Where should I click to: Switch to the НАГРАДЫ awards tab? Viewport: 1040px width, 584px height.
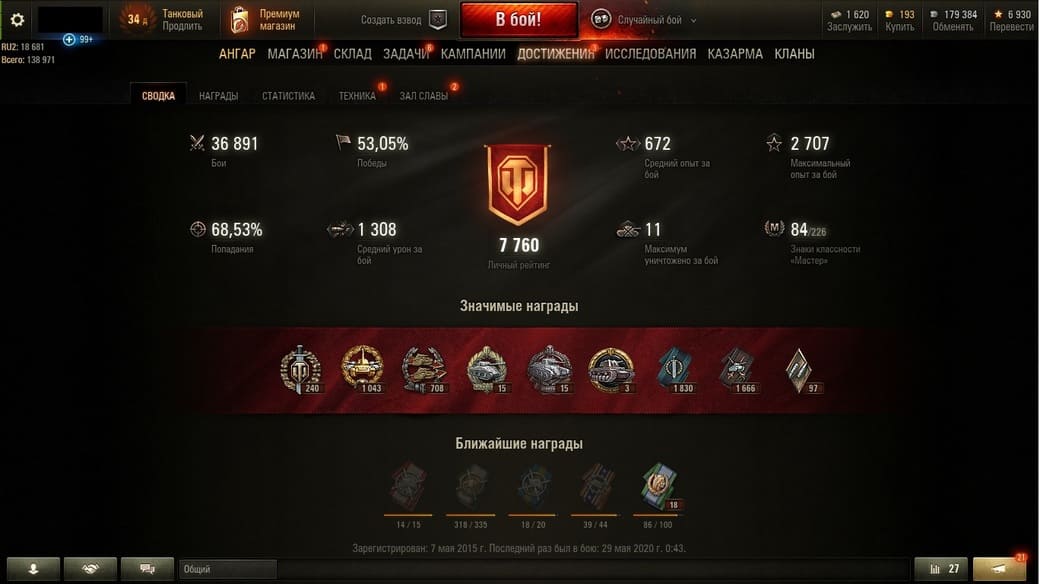[x=218, y=96]
